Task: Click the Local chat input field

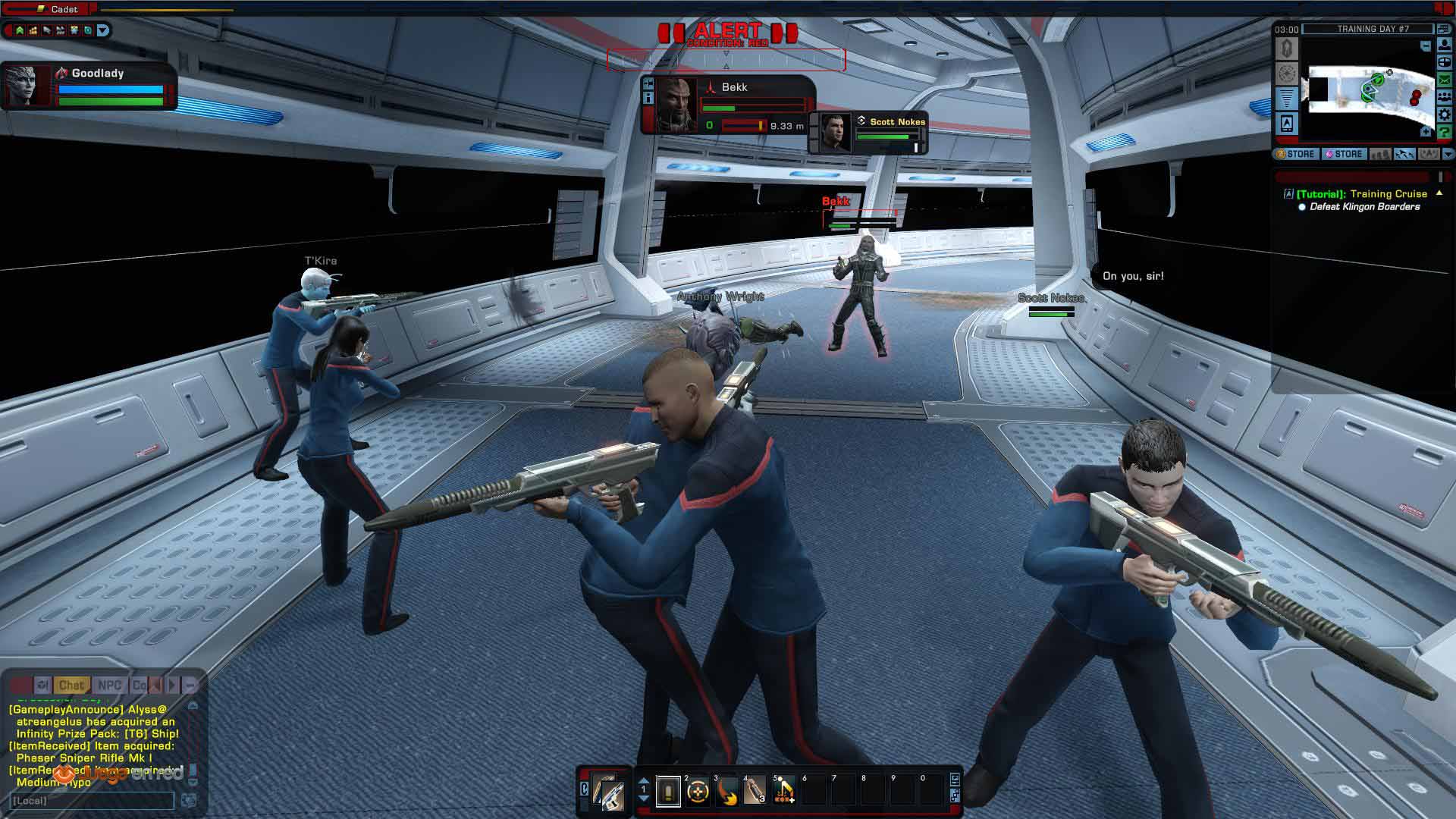Action: 93,801
